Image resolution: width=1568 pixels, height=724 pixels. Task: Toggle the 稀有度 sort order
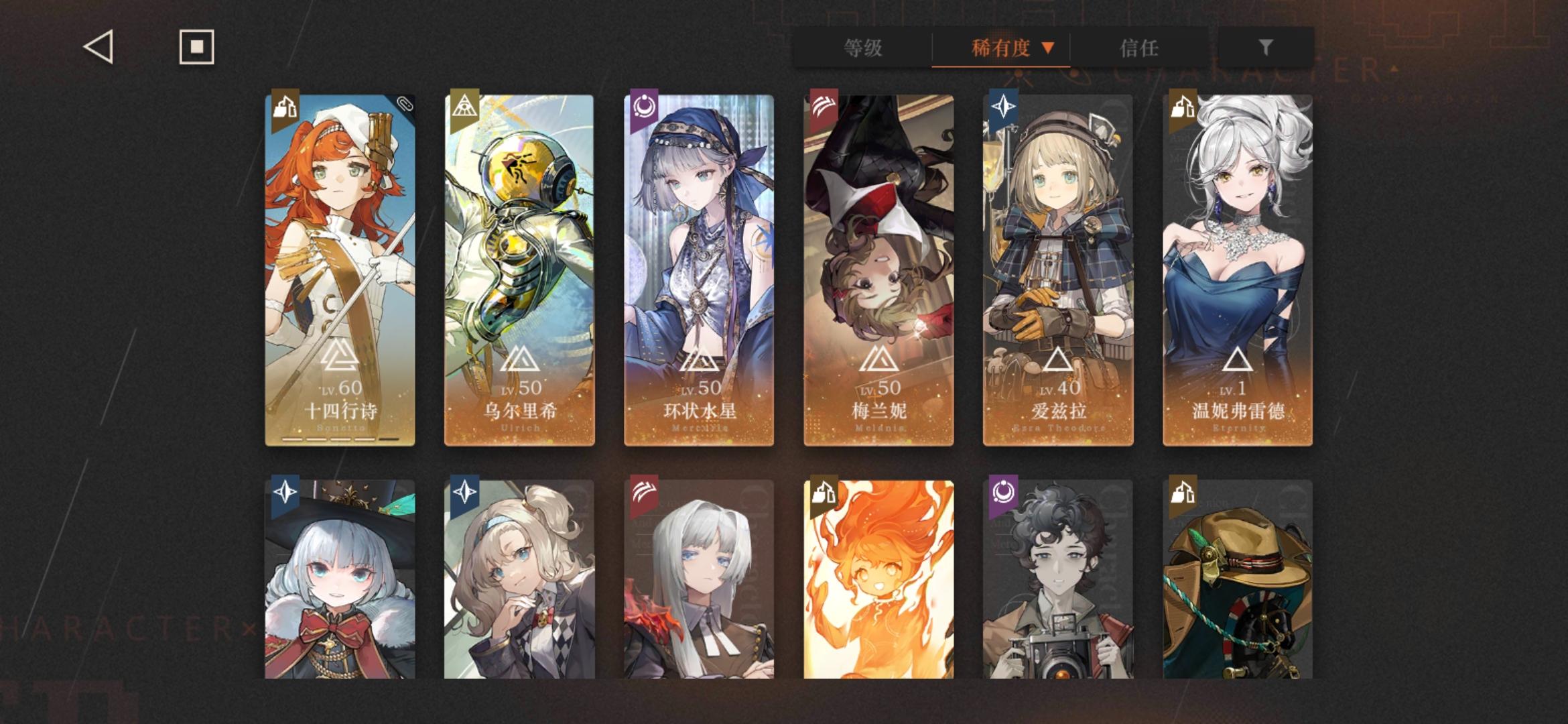(1000, 48)
